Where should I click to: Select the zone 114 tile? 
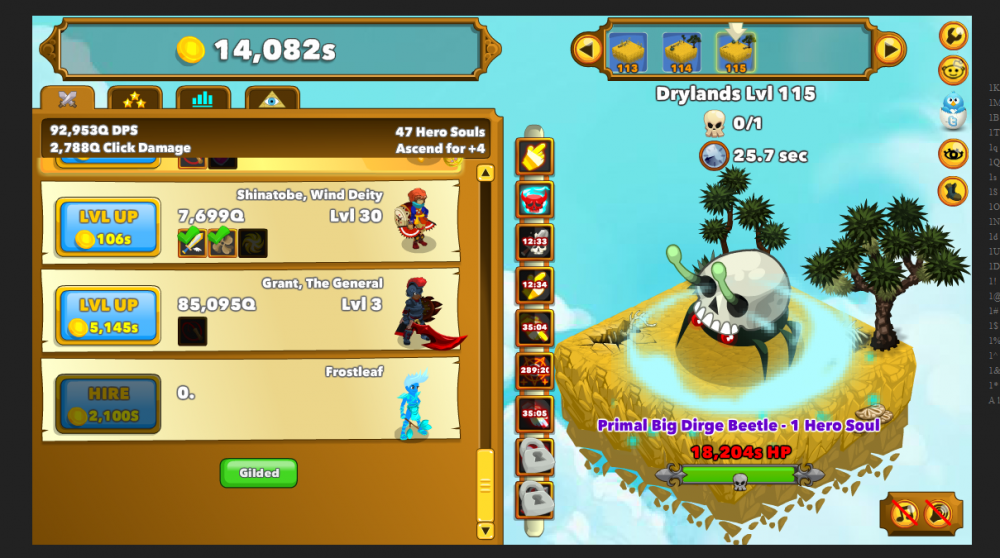coord(681,52)
